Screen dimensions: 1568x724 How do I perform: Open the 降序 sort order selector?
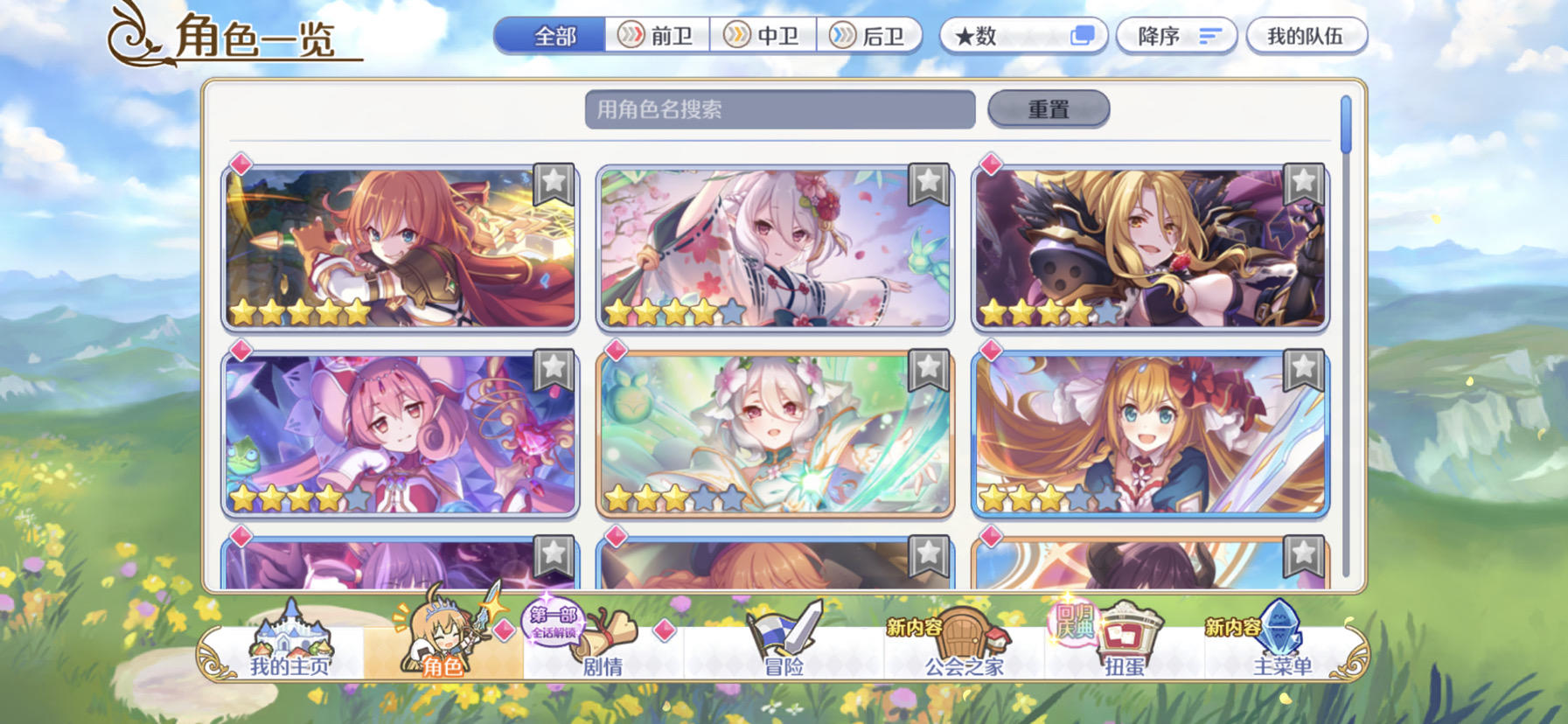tap(1176, 35)
